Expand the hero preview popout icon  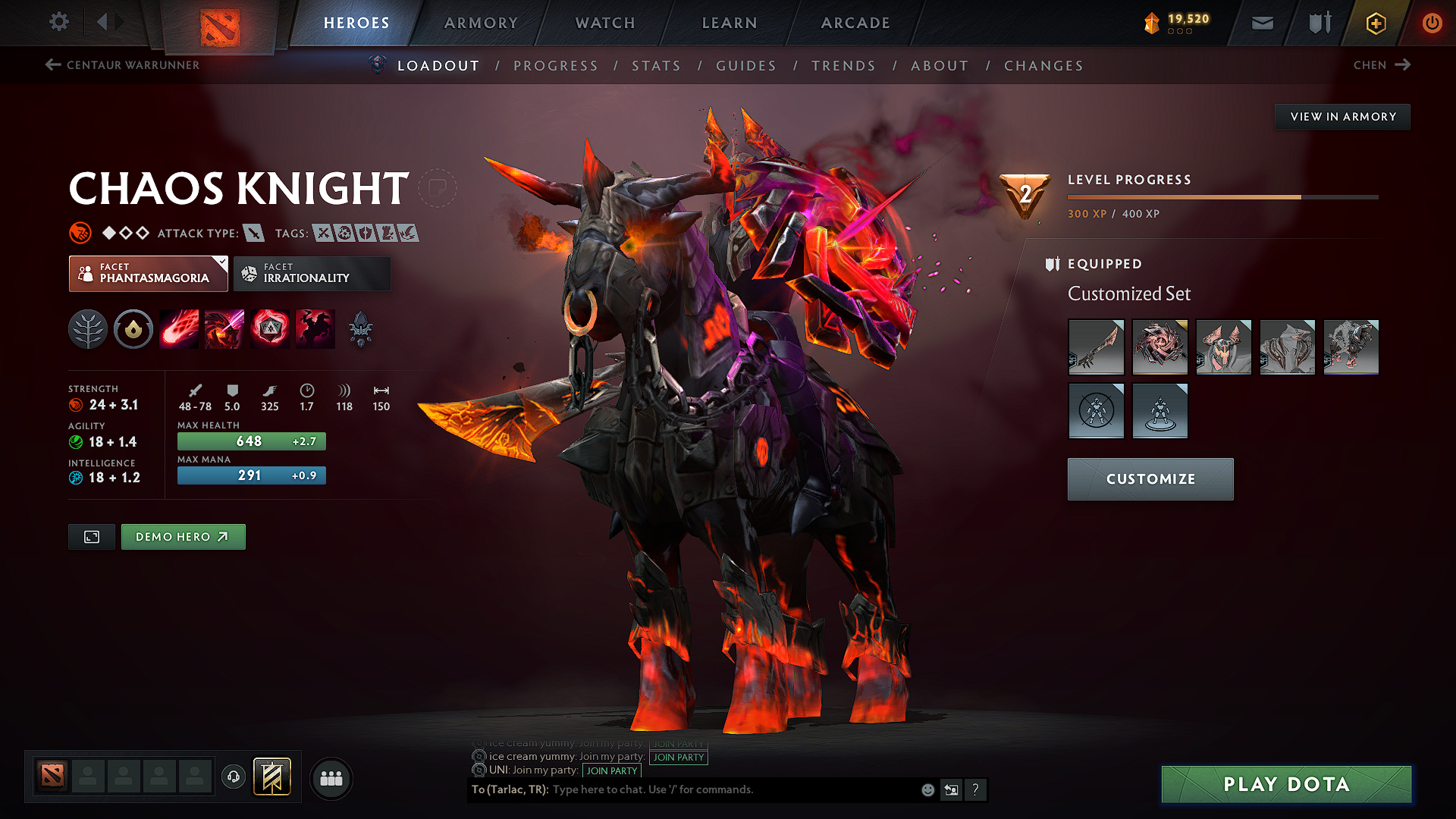[x=91, y=536]
